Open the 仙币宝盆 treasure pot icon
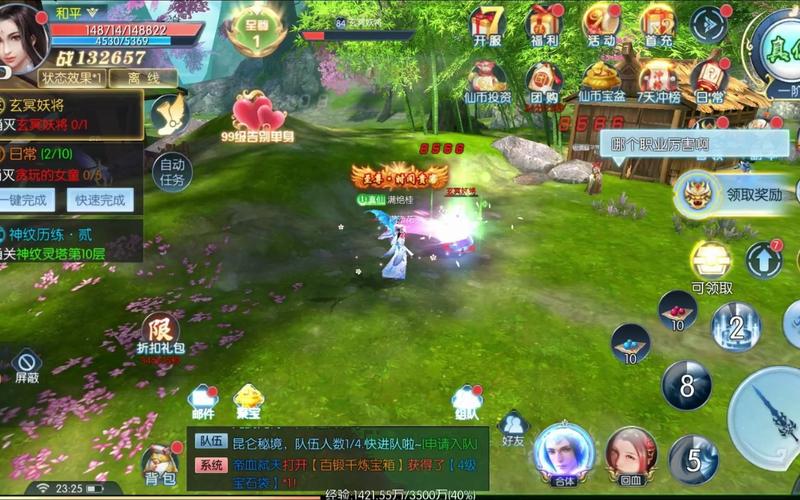Viewport: 800px width, 500px height. click(601, 80)
